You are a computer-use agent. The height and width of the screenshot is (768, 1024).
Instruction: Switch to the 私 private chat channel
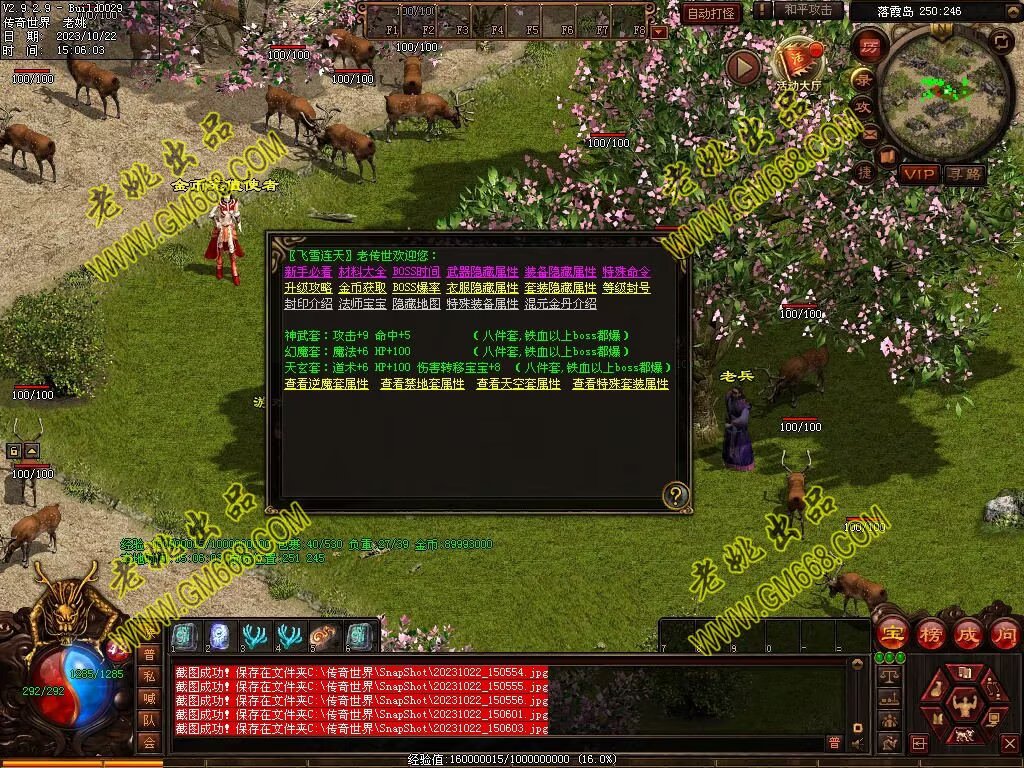tap(148, 676)
